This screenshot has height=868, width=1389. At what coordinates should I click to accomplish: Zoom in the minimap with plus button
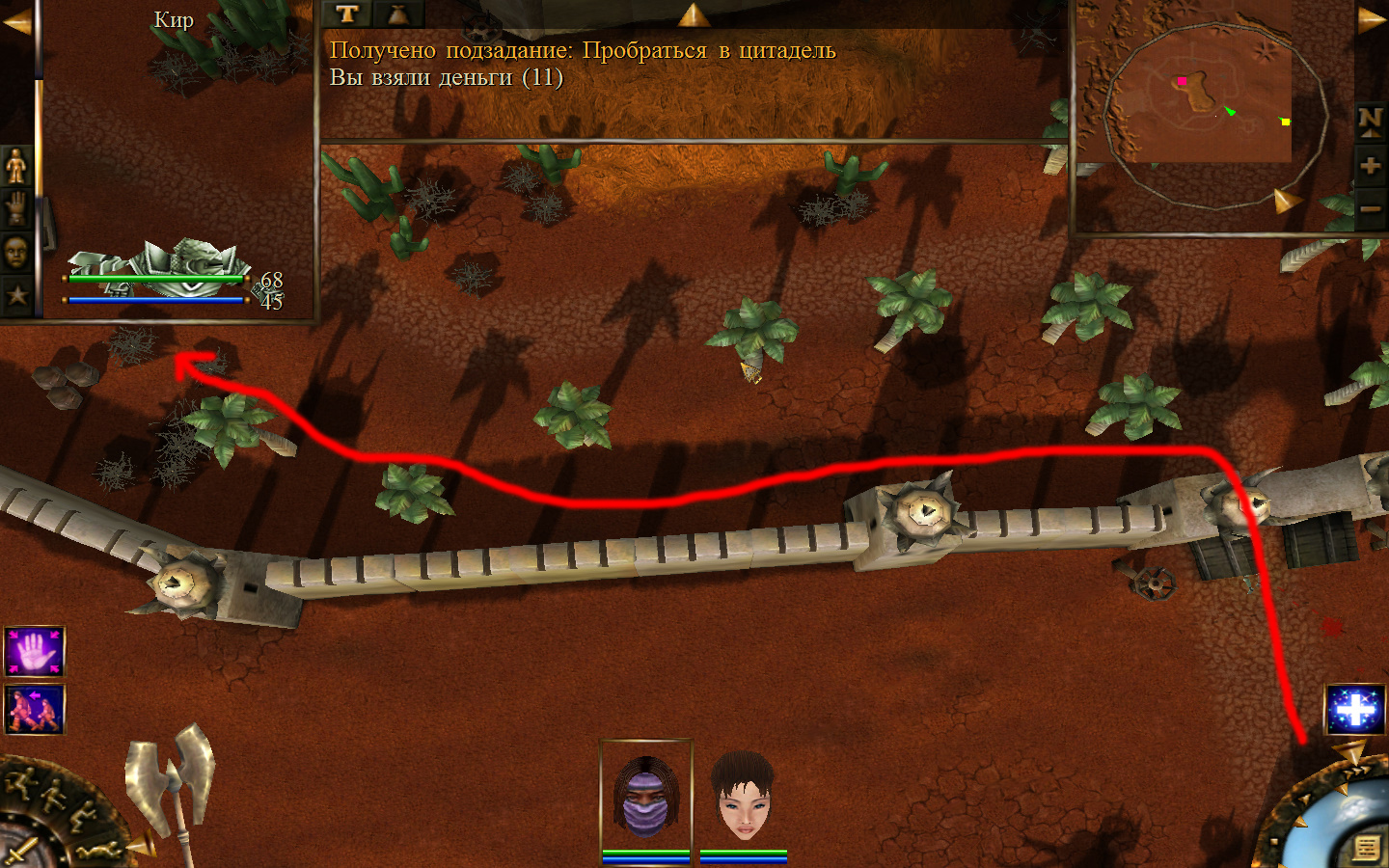pyautogui.click(x=1370, y=166)
